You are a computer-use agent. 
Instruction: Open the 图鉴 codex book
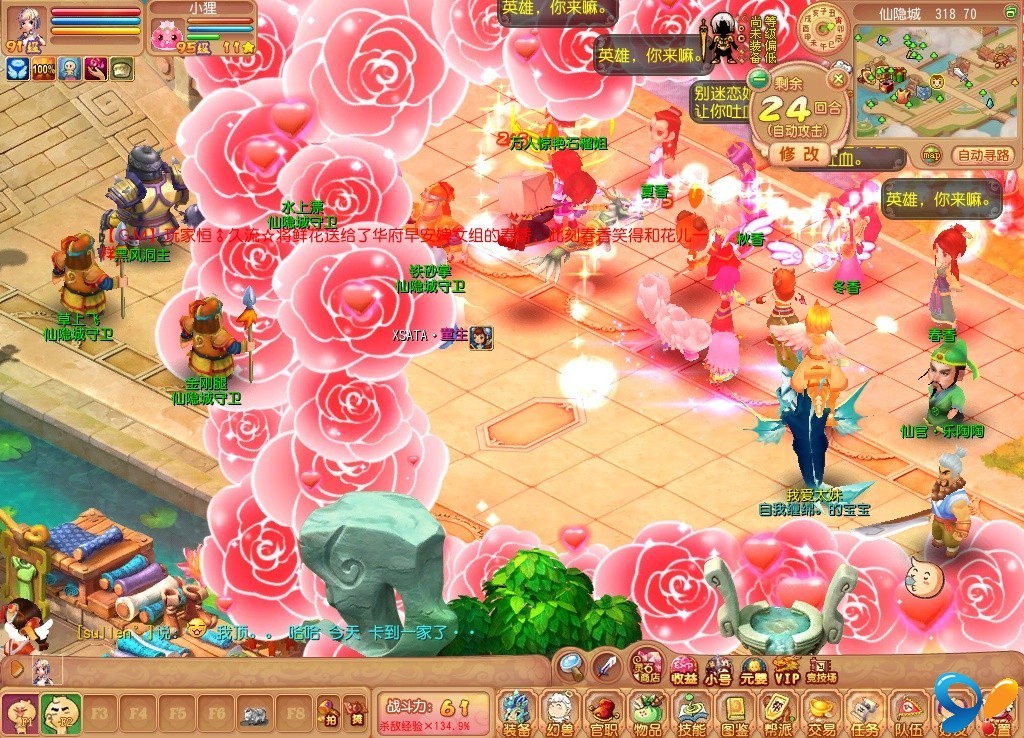735,712
